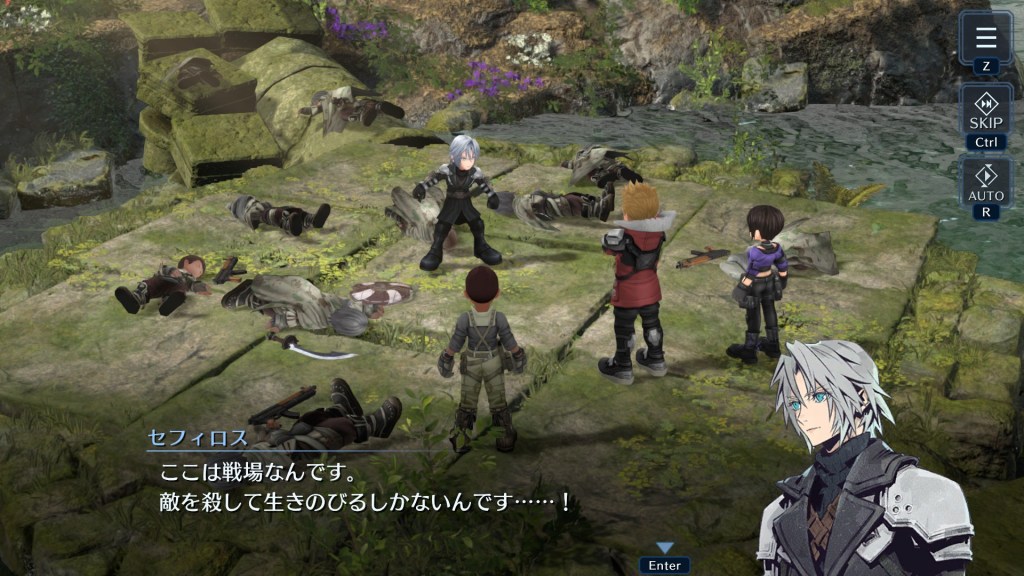Open the hamburger menu button
Viewport: 1024px width, 576px height.
[x=986, y=39]
